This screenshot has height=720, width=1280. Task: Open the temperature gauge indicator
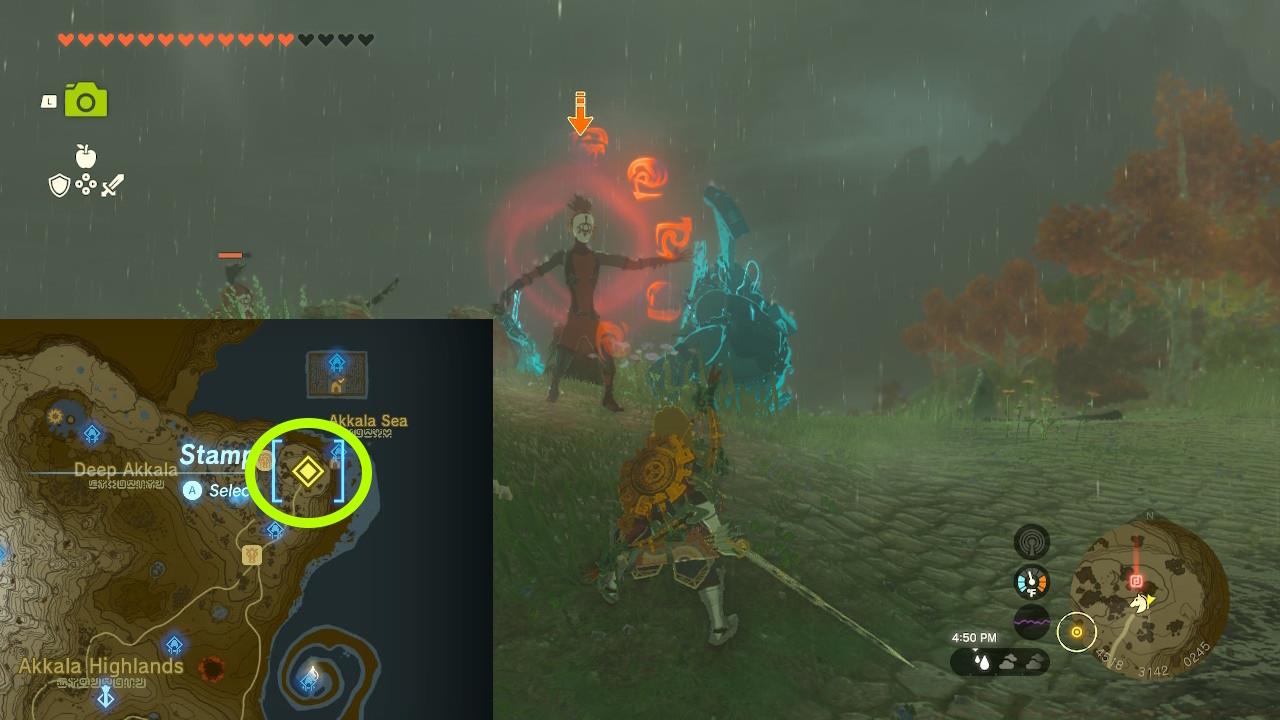(x=1032, y=580)
